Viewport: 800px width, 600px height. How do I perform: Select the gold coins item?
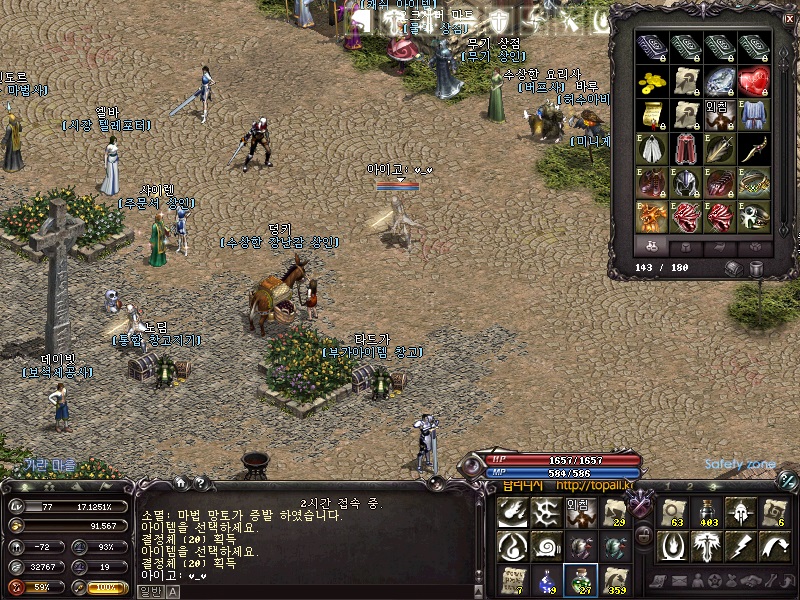point(653,81)
